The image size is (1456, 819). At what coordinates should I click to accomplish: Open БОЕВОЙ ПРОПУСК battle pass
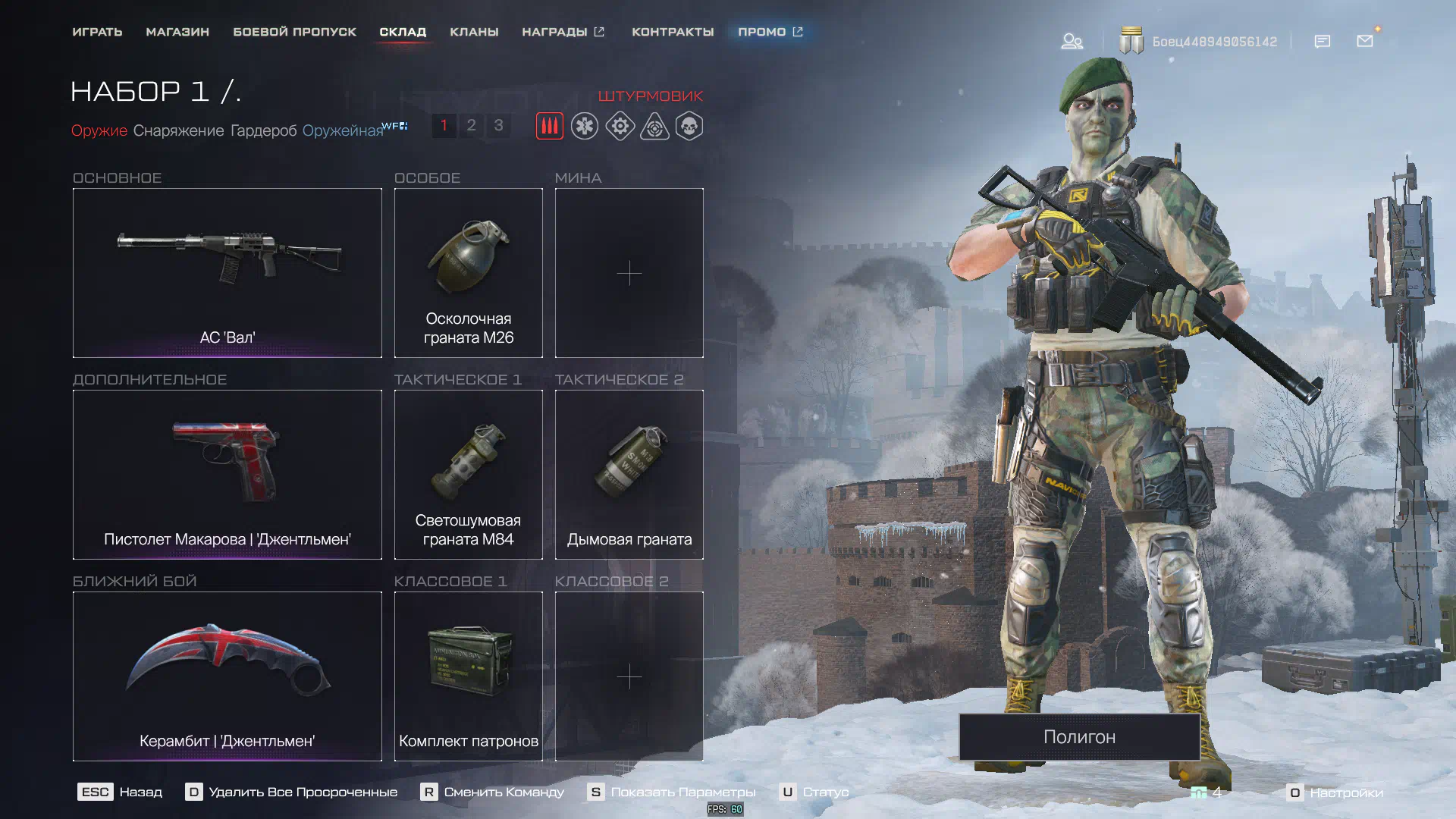pyautogui.click(x=294, y=32)
